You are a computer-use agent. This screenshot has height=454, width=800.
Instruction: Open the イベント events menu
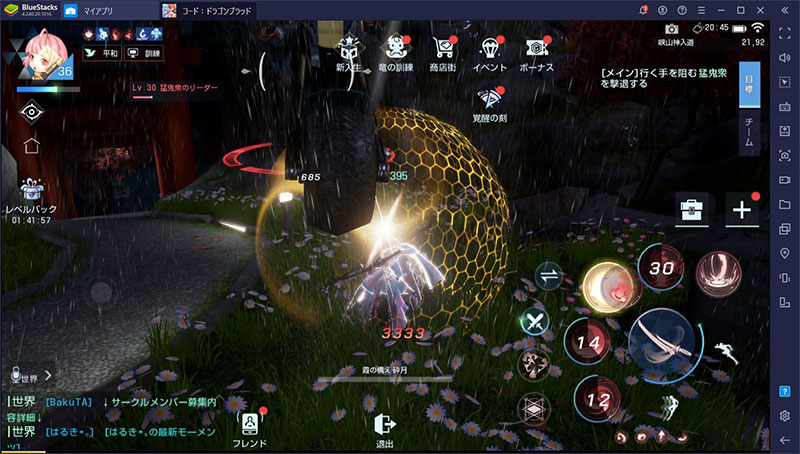tap(490, 50)
